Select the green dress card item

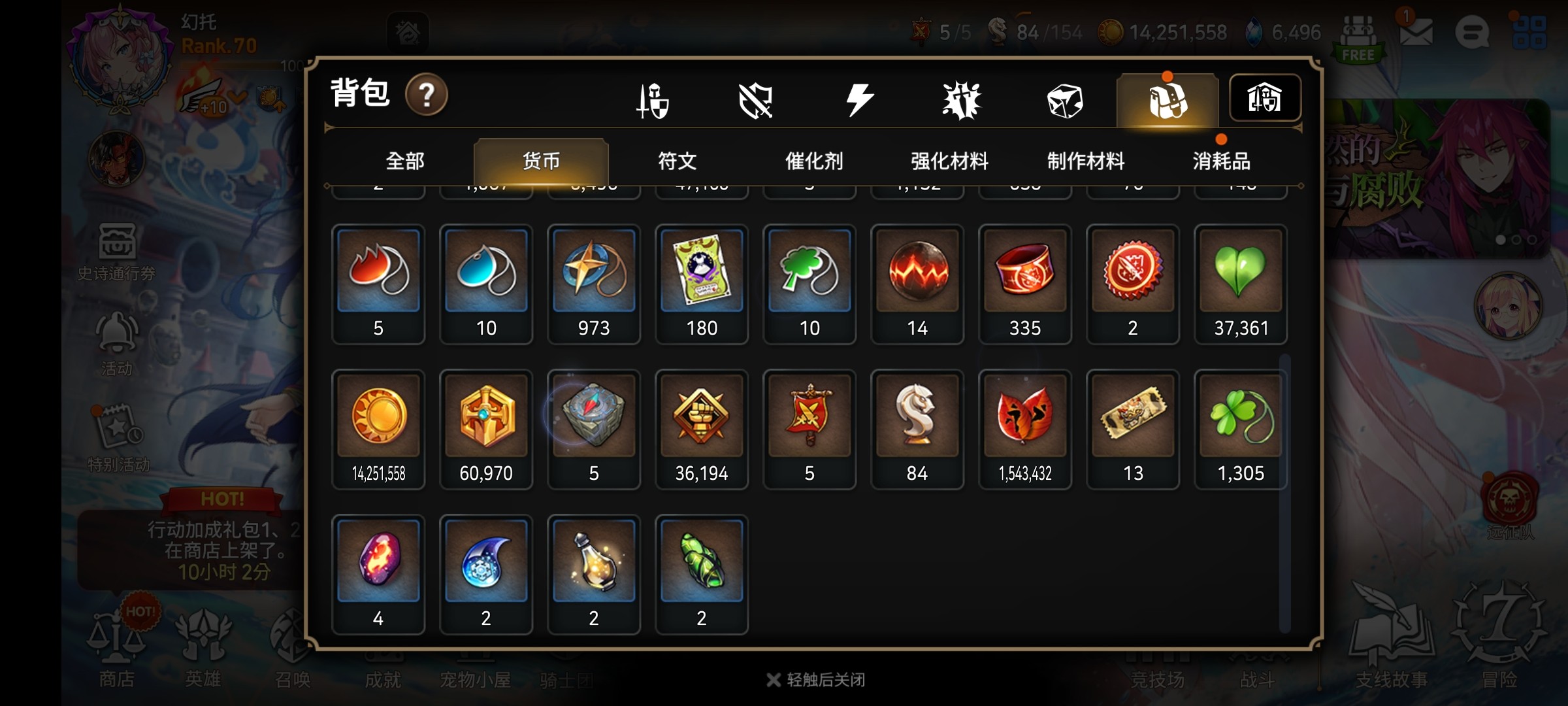(702, 283)
